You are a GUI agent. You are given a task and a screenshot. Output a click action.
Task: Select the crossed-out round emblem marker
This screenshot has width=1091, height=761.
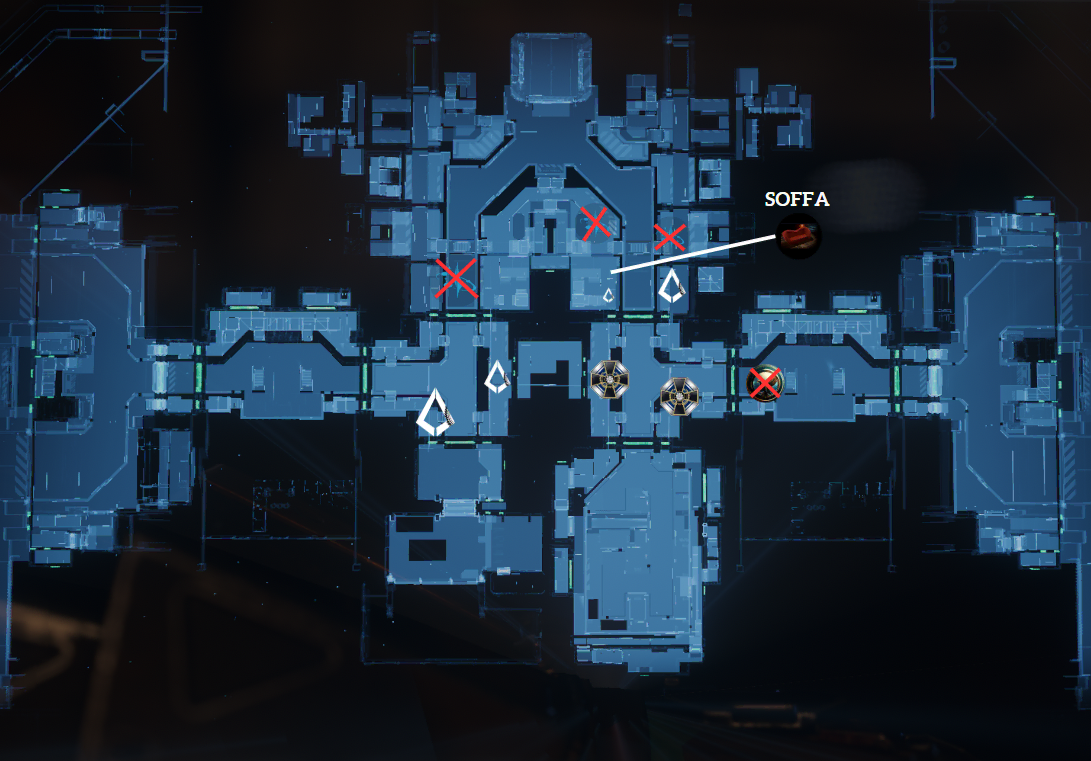(765, 382)
